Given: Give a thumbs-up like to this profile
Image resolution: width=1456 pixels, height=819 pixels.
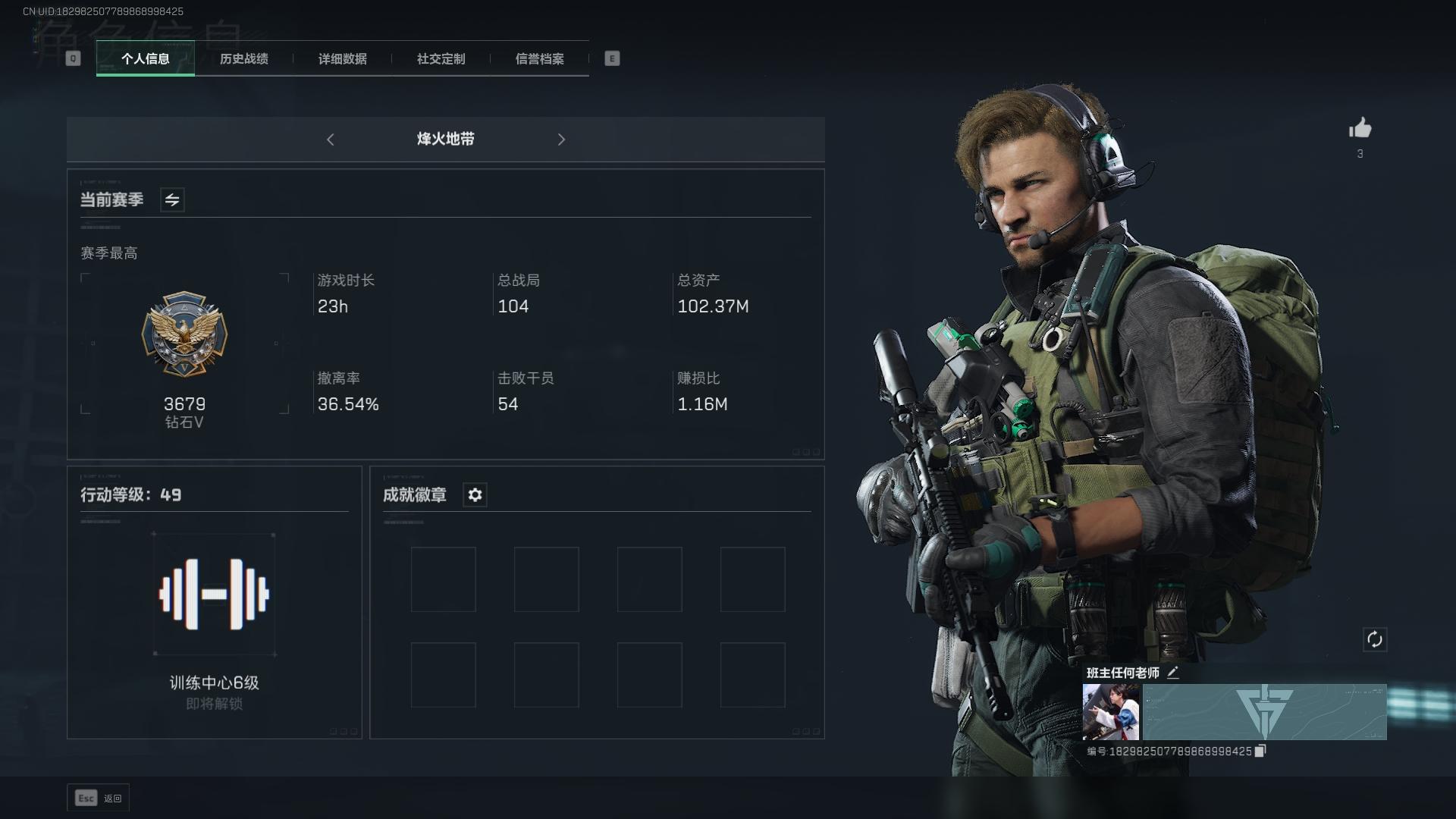Looking at the screenshot, I should pyautogui.click(x=1360, y=128).
